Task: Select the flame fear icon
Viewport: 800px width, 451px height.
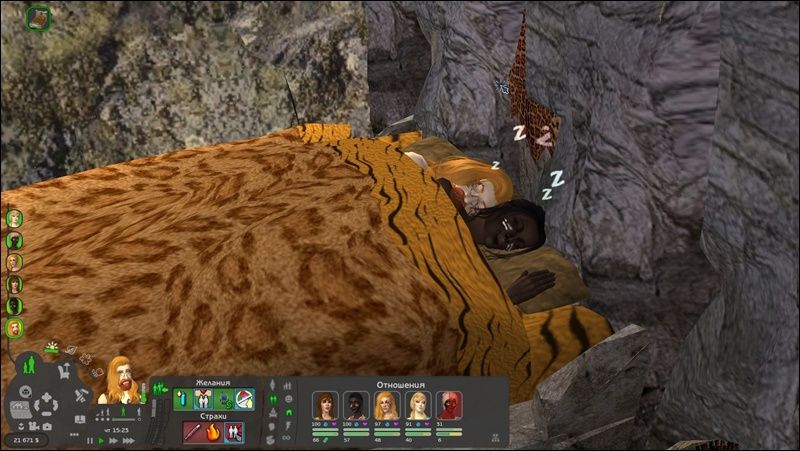Action: coord(213,433)
